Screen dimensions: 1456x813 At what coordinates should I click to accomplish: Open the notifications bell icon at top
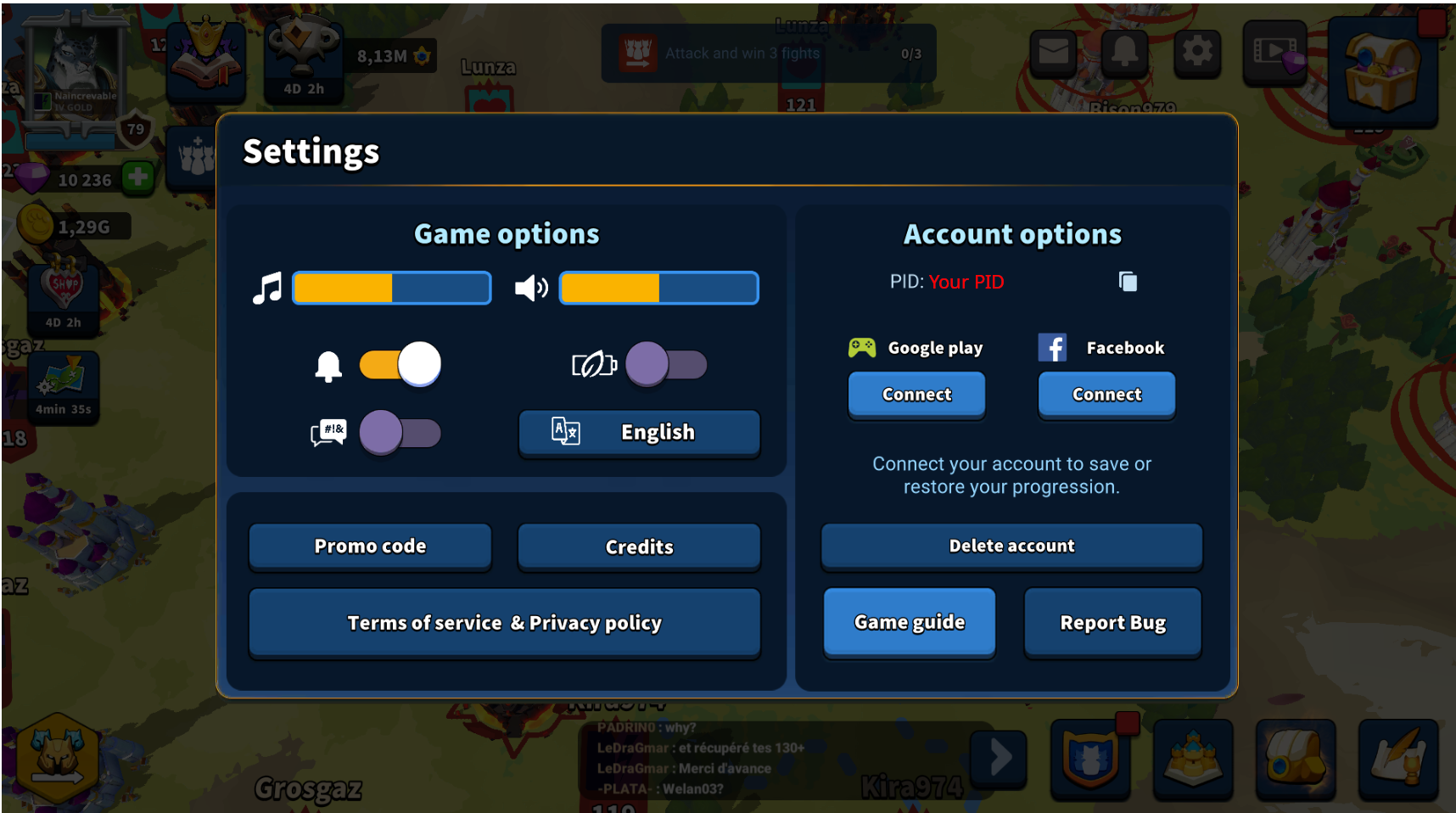1124,53
